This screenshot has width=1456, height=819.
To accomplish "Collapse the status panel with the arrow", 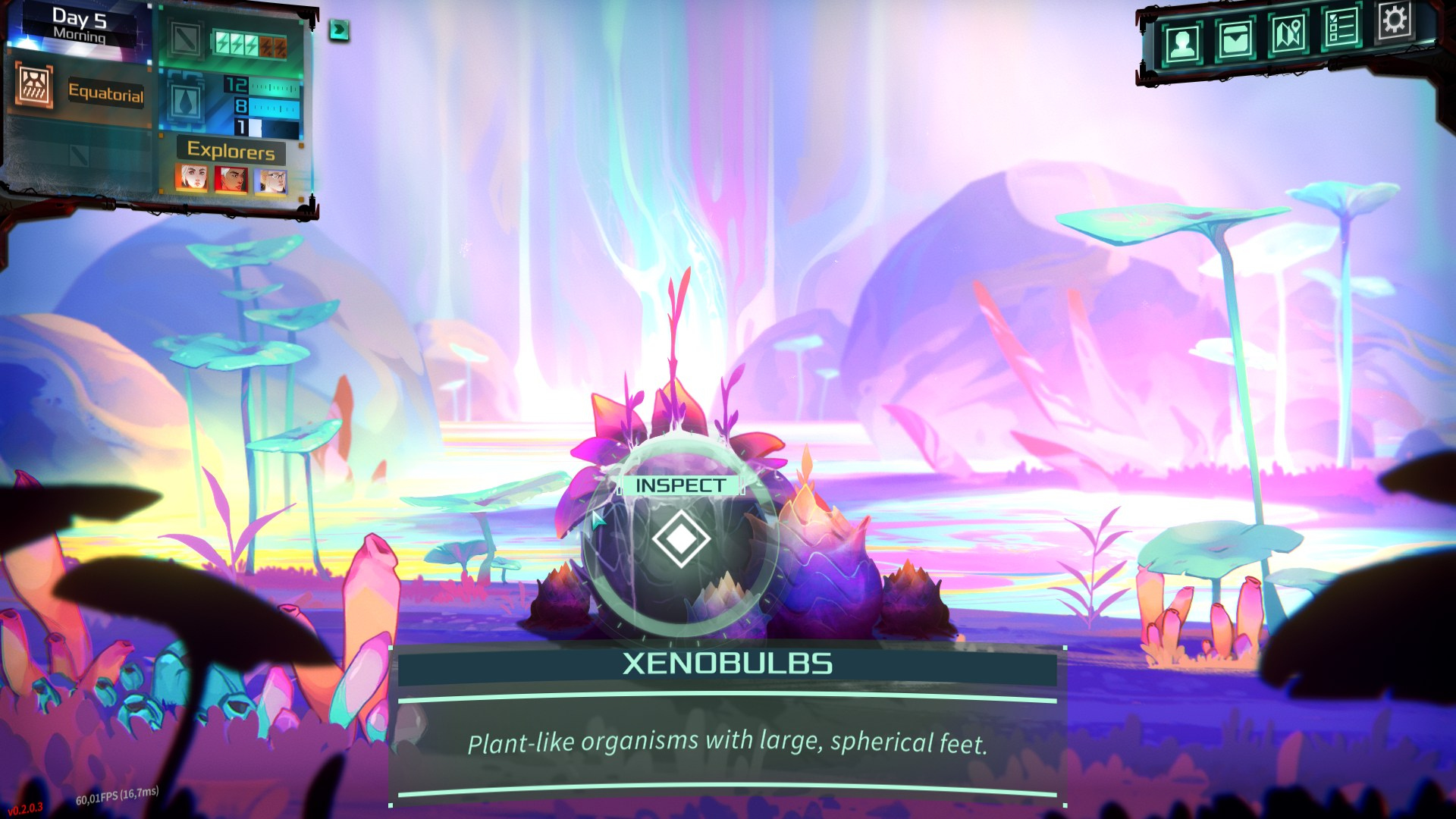I will [x=339, y=30].
